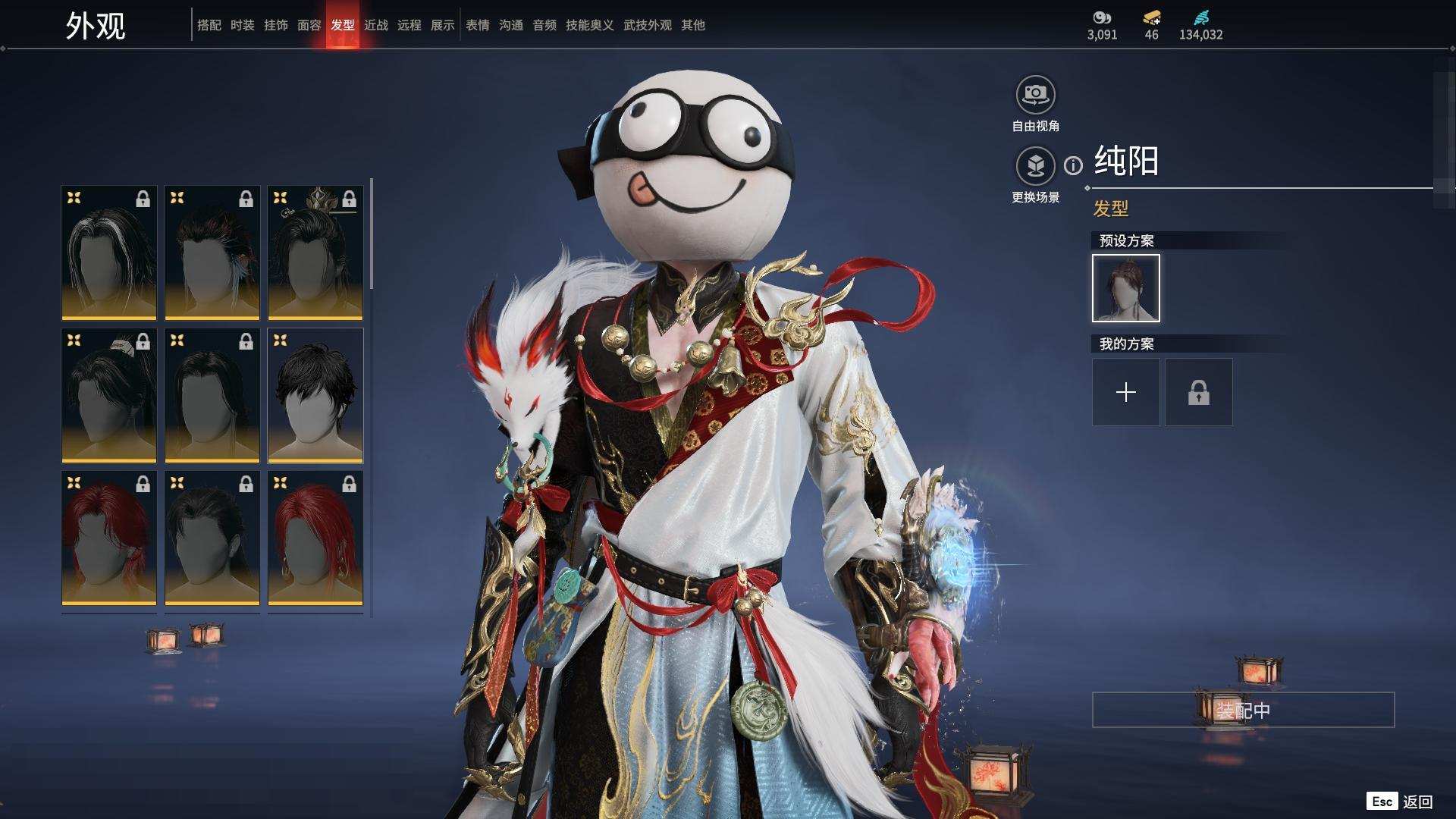The height and width of the screenshot is (819, 1456).
Task: Switch to the 搭配 tab
Action: [x=209, y=25]
